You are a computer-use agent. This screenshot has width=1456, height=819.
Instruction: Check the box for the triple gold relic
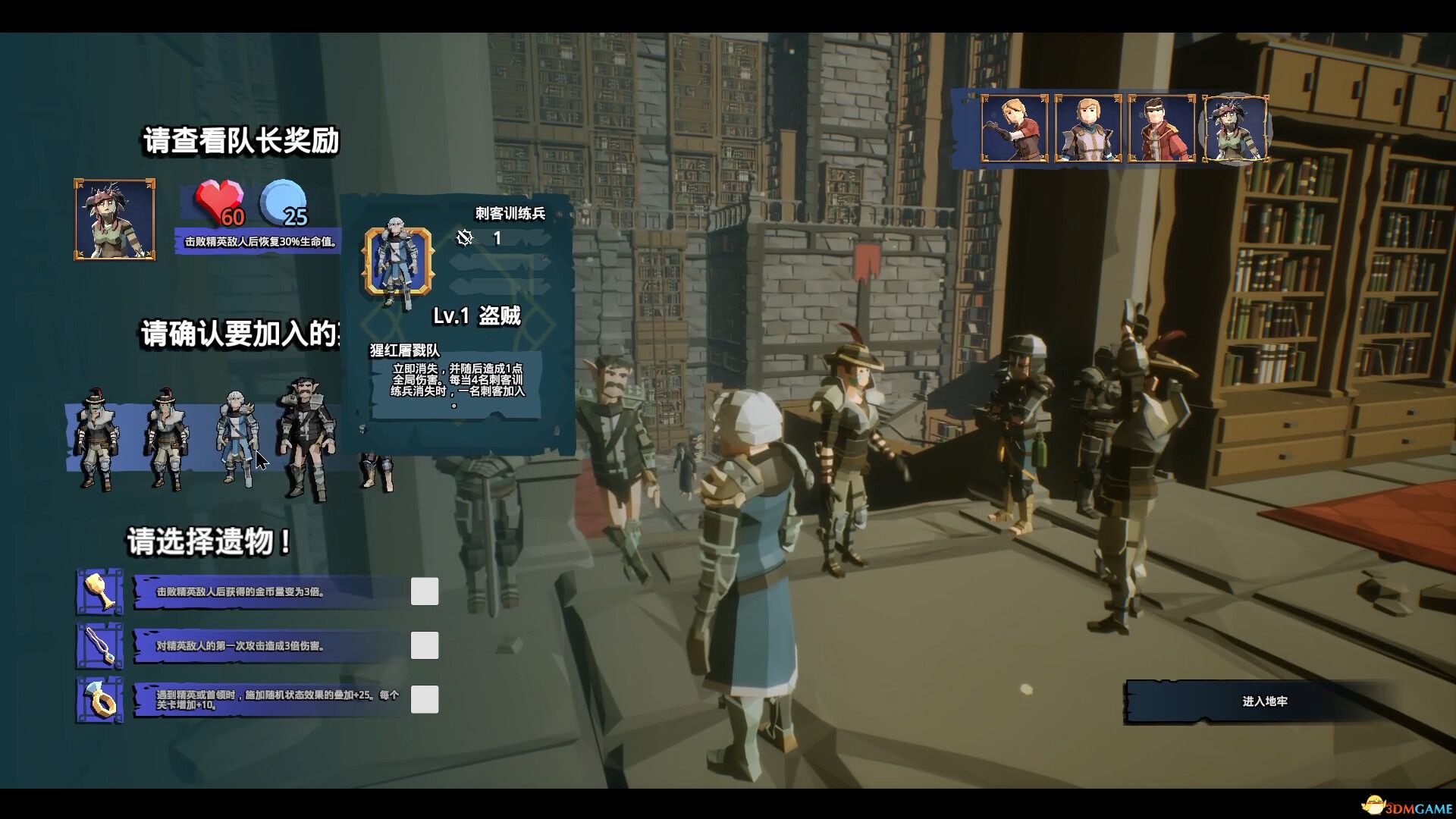coord(423,591)
